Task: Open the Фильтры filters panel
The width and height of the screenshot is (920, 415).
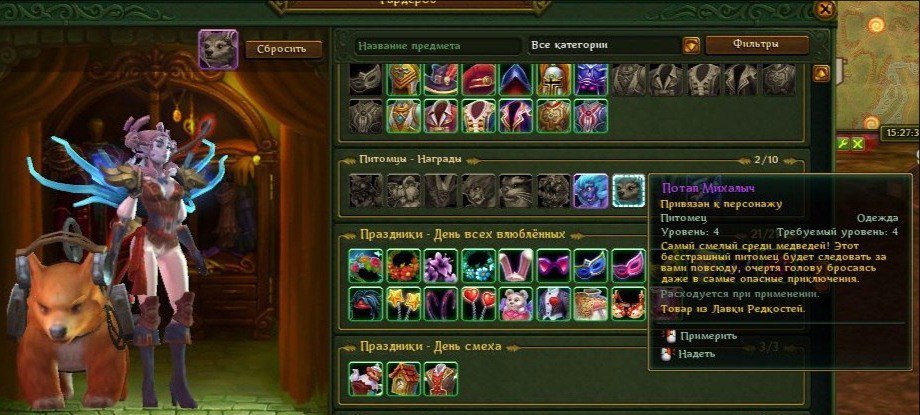Action: pos(757,45)
